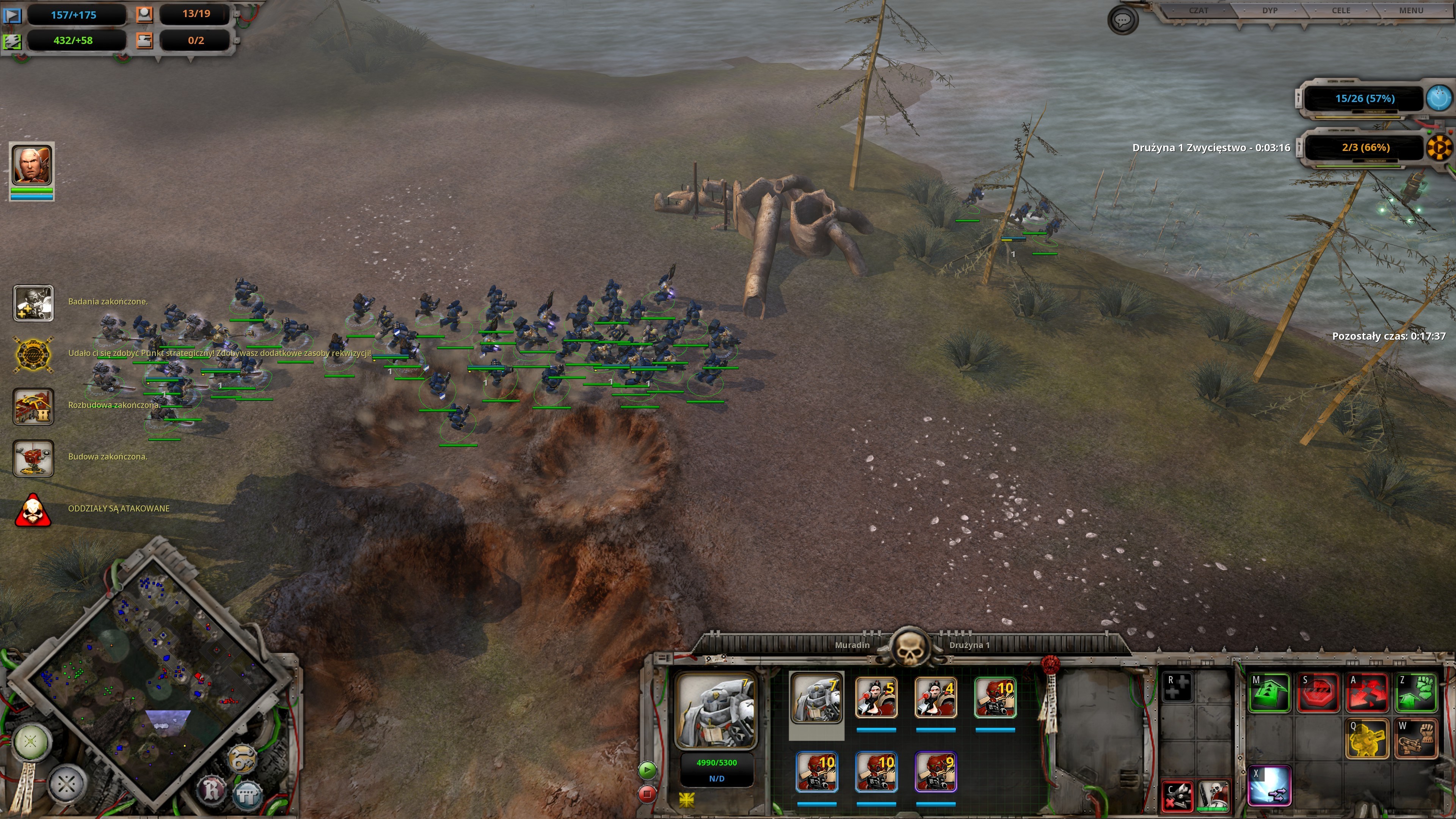This screenshot has width=1456, height=819.
Task: Select the commander hero portrait
Action: point(32,165)
